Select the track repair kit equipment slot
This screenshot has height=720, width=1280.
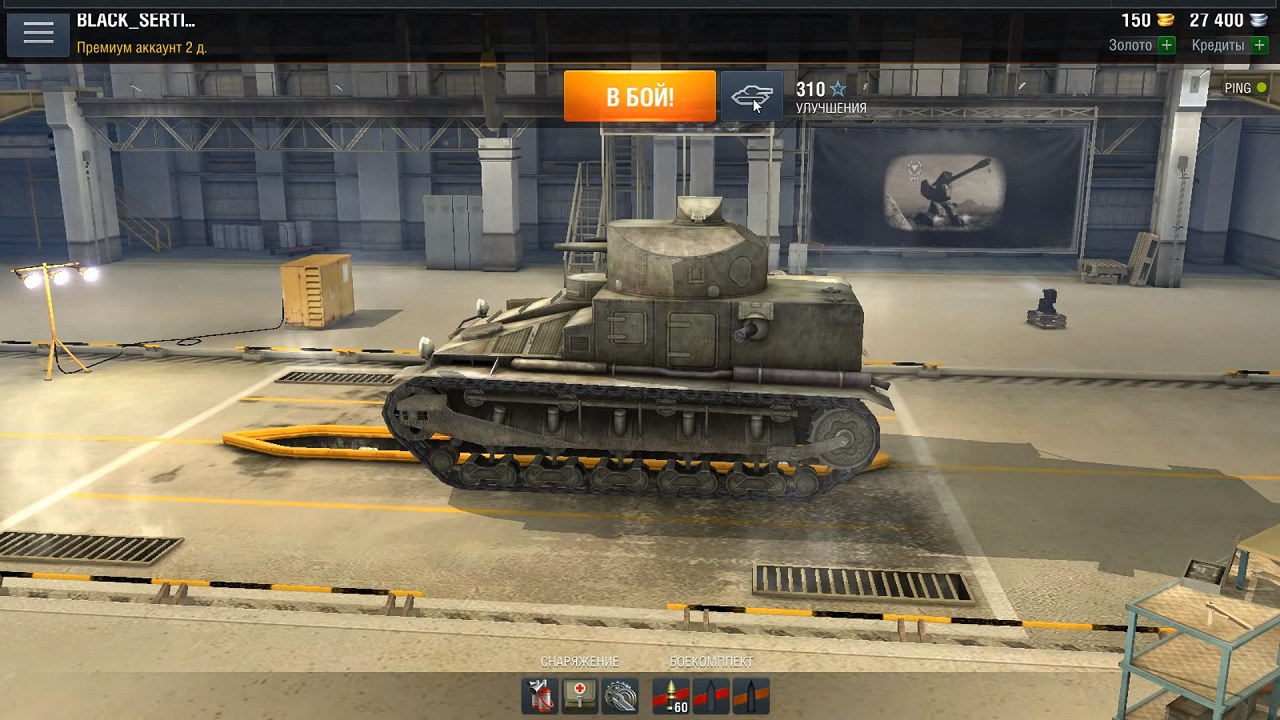point(620,696)
